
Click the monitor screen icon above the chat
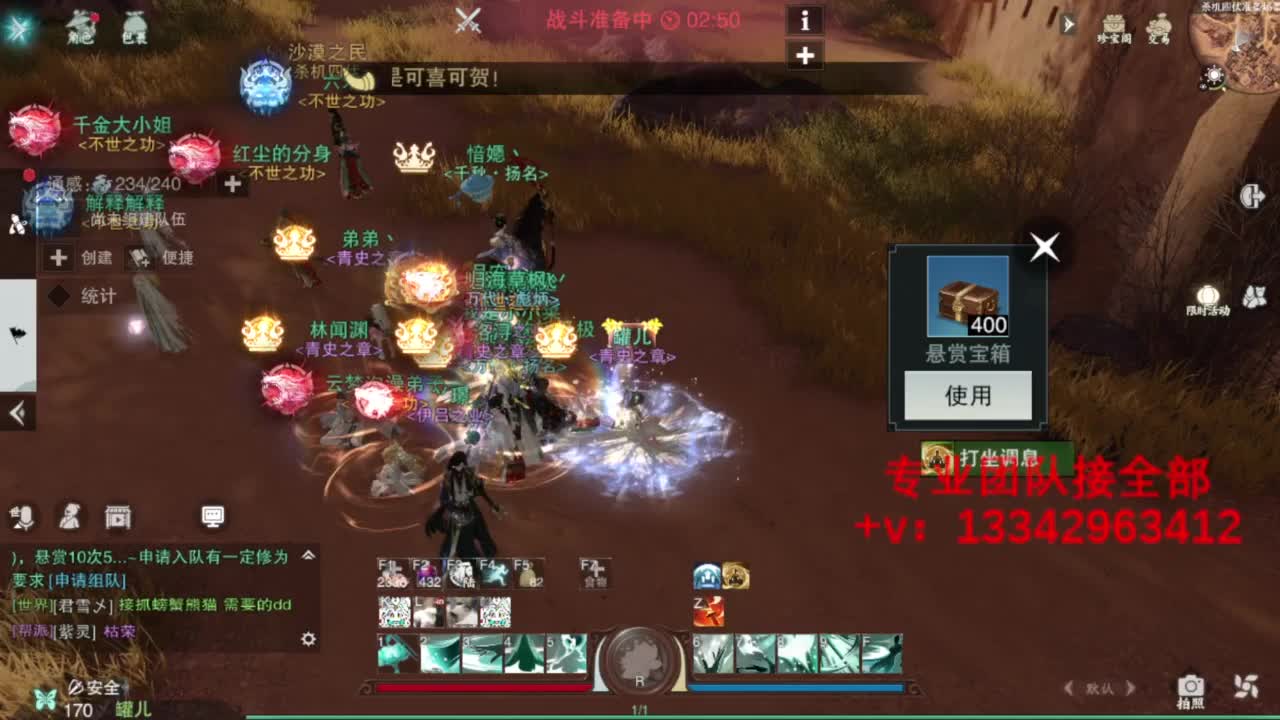[x=210, y=516]
